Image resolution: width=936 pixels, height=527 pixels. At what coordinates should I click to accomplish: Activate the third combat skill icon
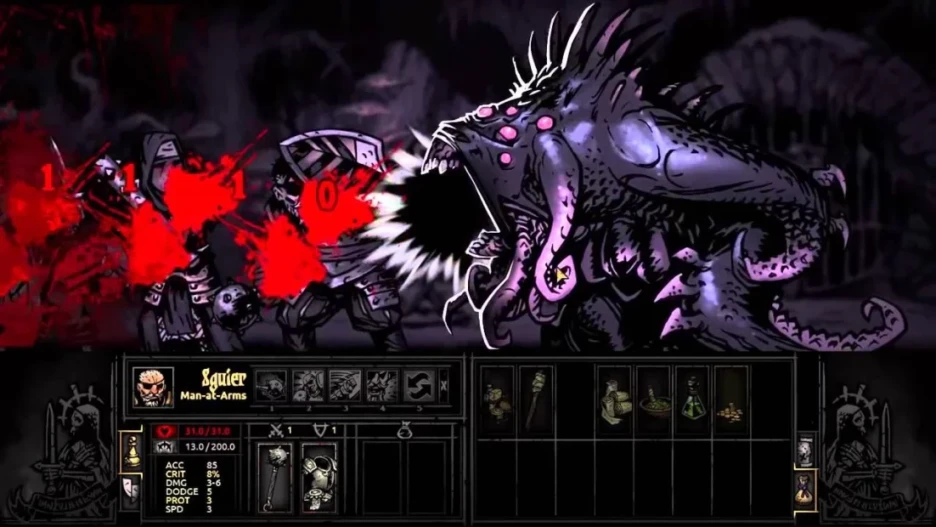click(x=345, y=385)
